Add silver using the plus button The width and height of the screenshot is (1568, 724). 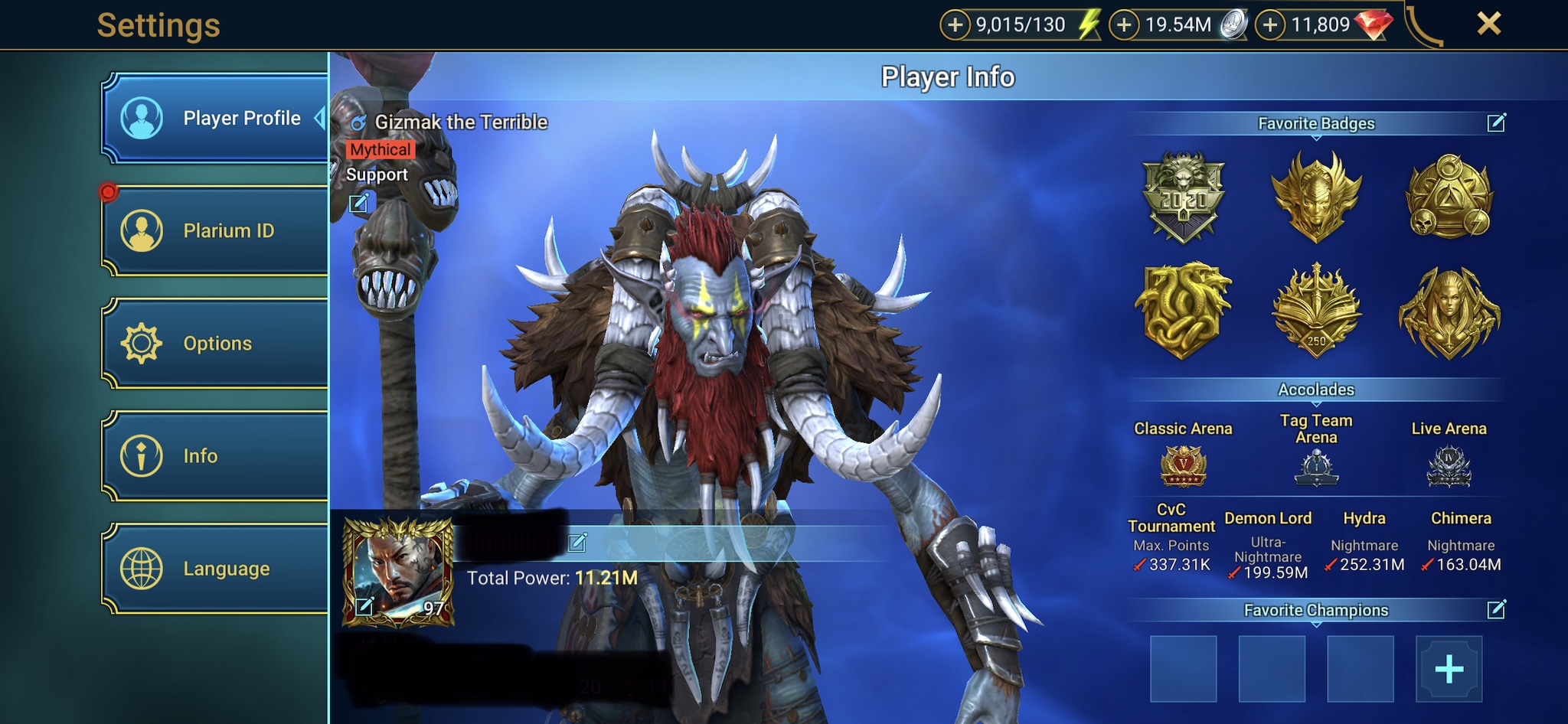(1124, 24)
